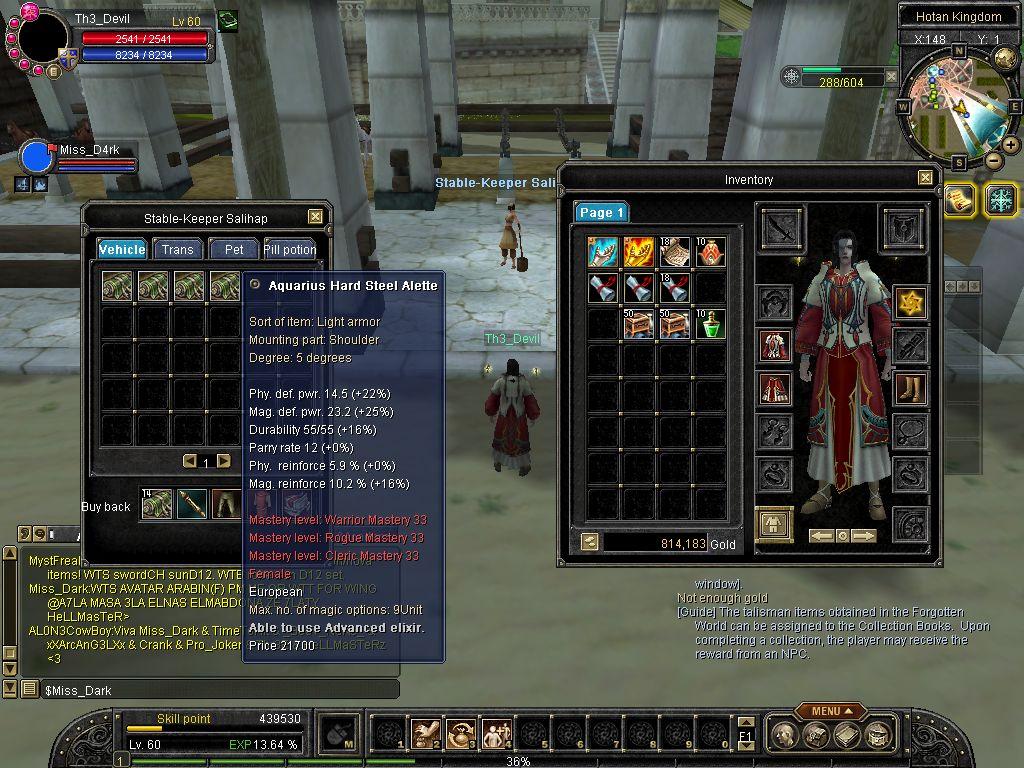Switch to the Trans shop tab
The image size is (1024, 768).
click(x=177, y=249)
